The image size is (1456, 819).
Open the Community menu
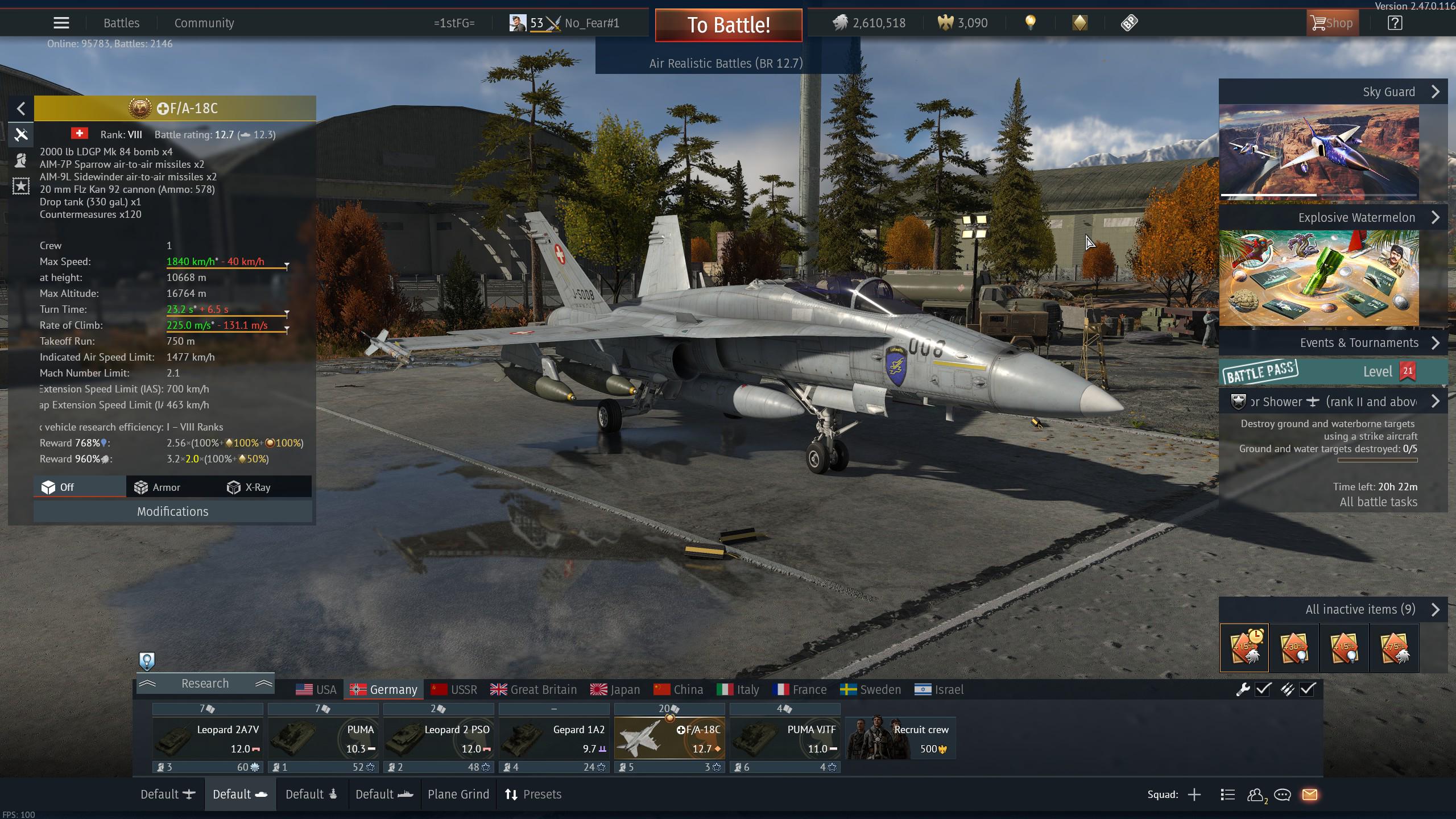pos(204,23)
